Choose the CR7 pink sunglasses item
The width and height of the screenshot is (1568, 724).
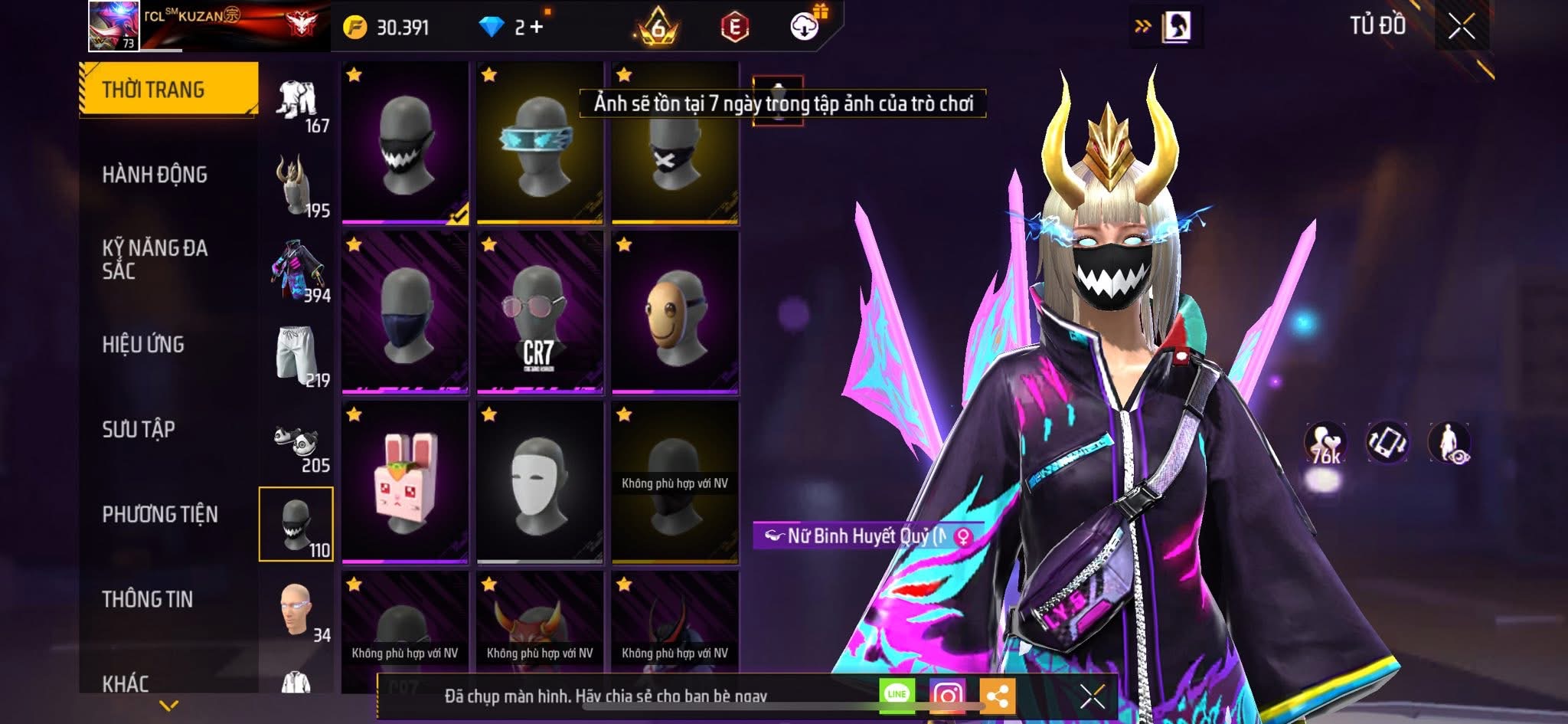click(540, 313)
